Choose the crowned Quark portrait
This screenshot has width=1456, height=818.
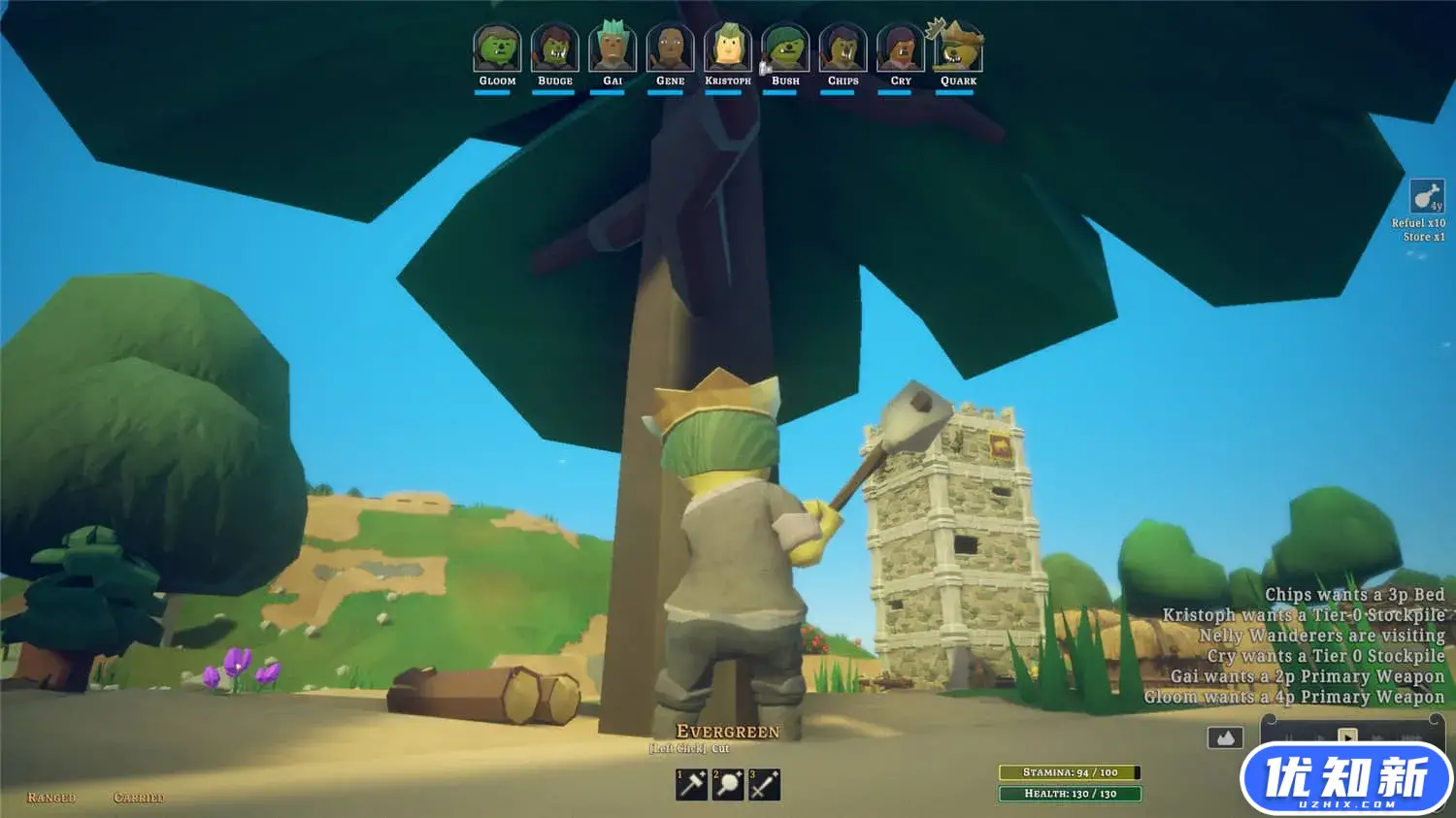point(958,49)
